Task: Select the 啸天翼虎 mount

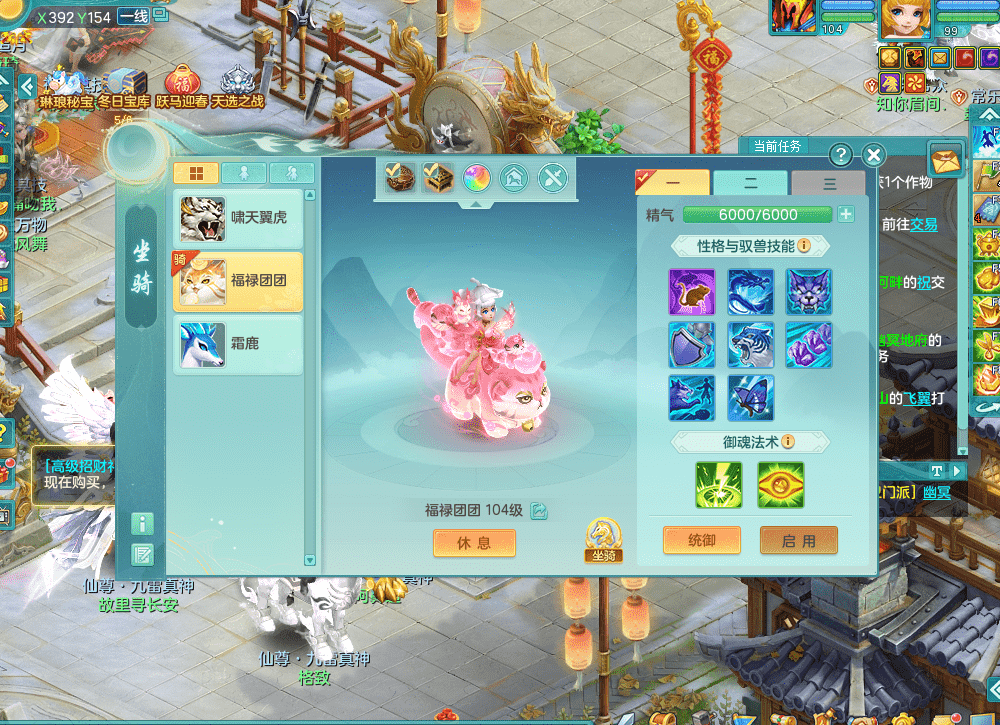Action: tap(238, 217)
